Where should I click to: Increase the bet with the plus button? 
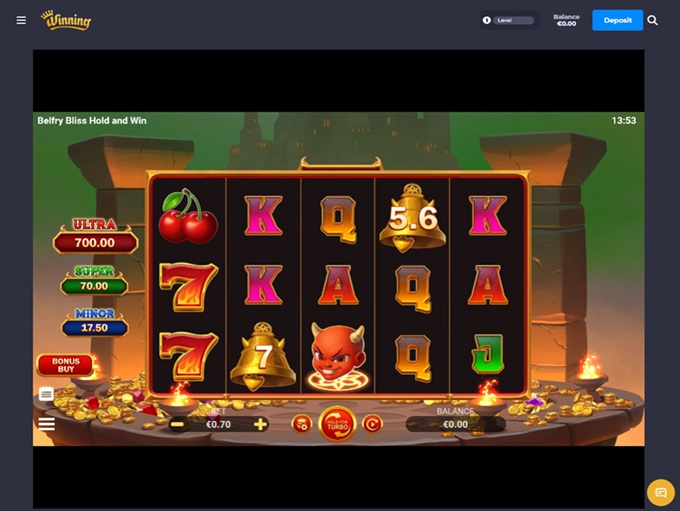(x=260, y=424)
